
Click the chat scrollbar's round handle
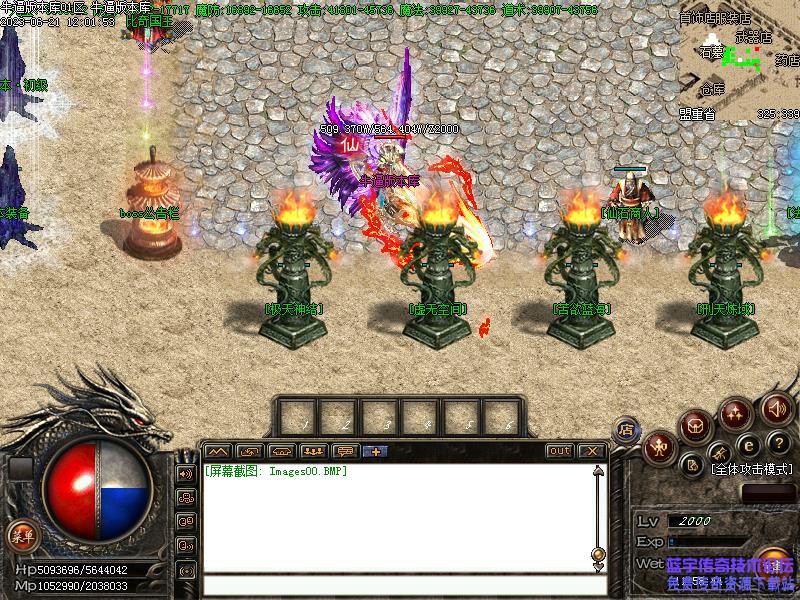(x=598, y=553)
